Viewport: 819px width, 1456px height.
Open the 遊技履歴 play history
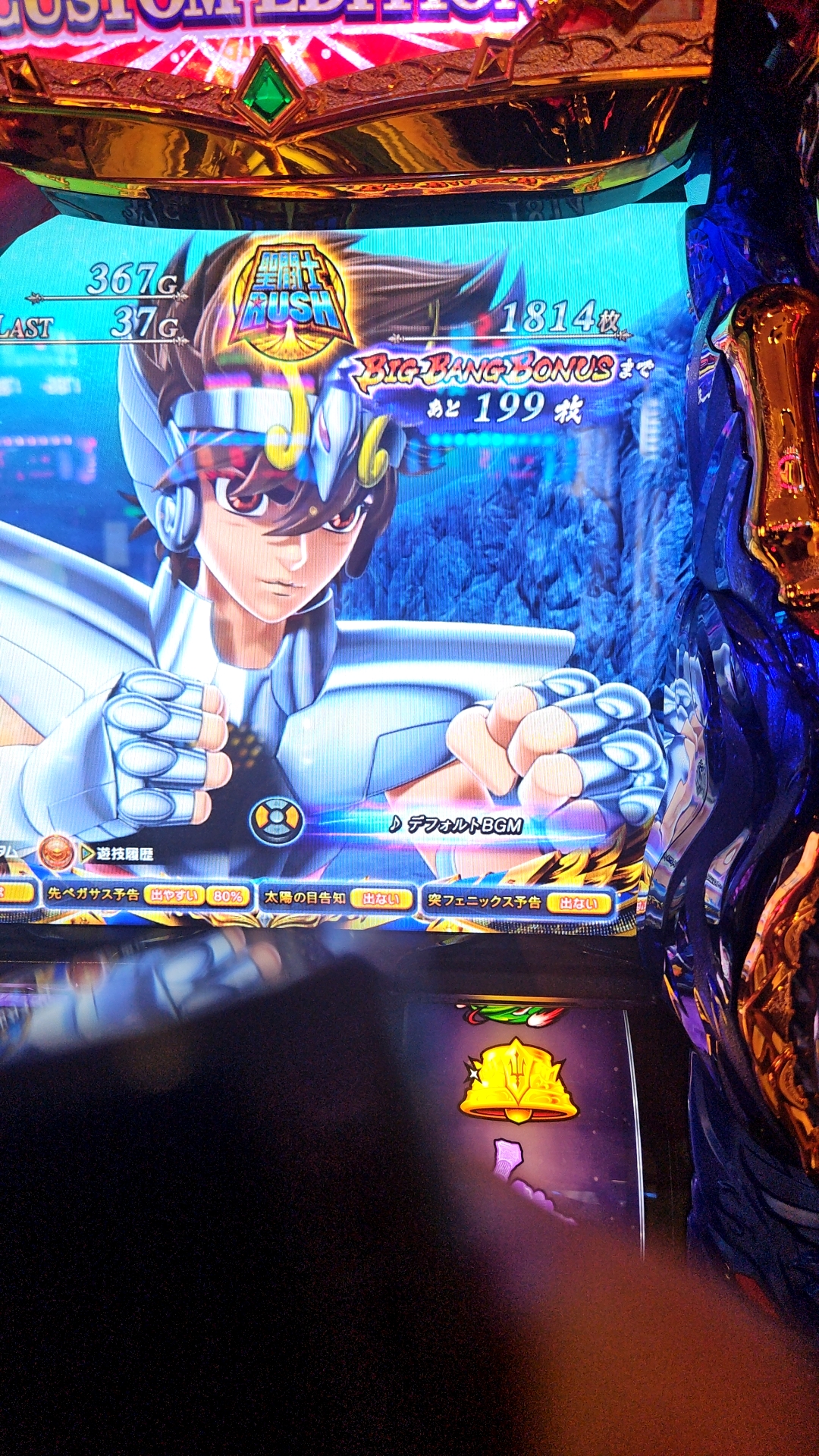(x=118, y=854)
